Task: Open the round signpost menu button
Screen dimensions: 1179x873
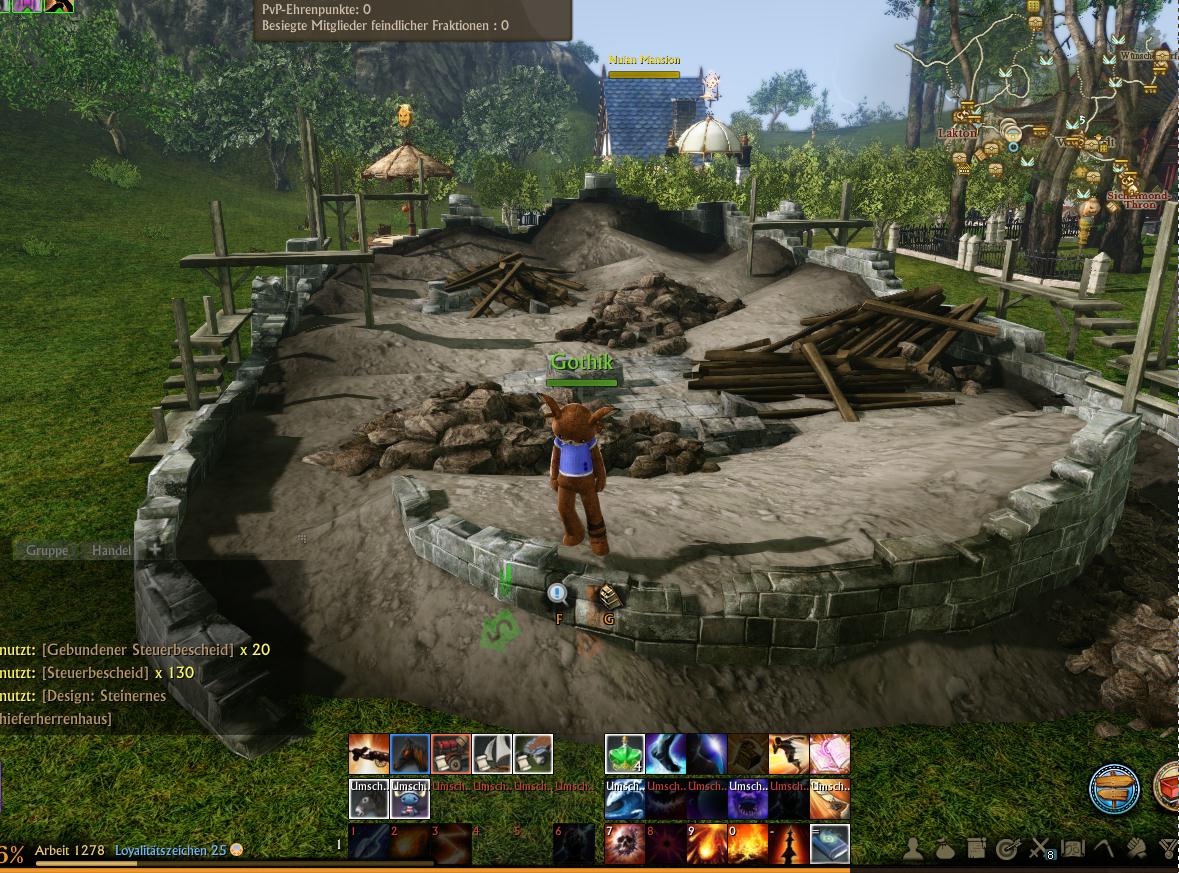Action: click(1114, 788)
